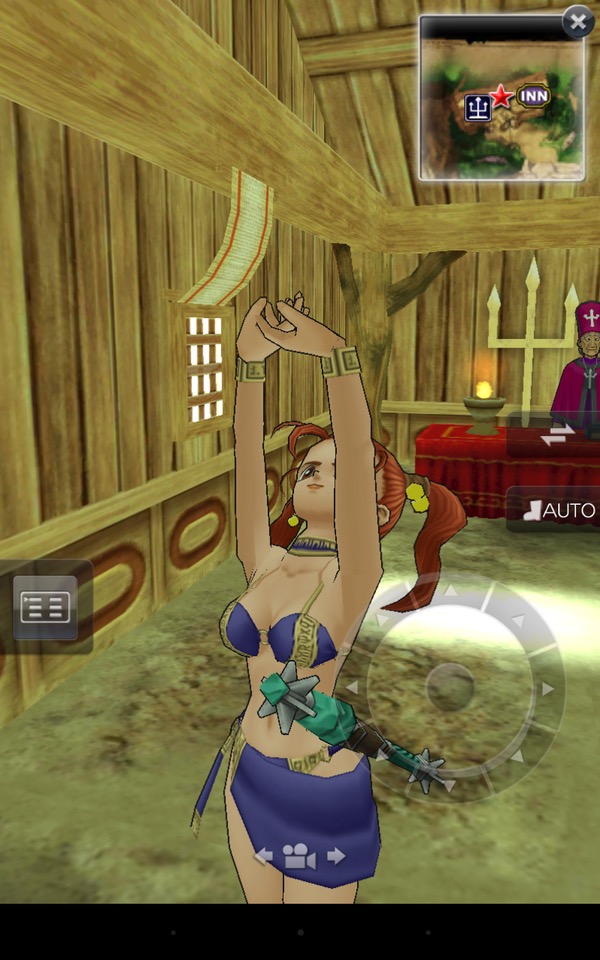Tap the INN marker on the minimap
This screenshot has height=960, width=600.
(x=533, y=96)
